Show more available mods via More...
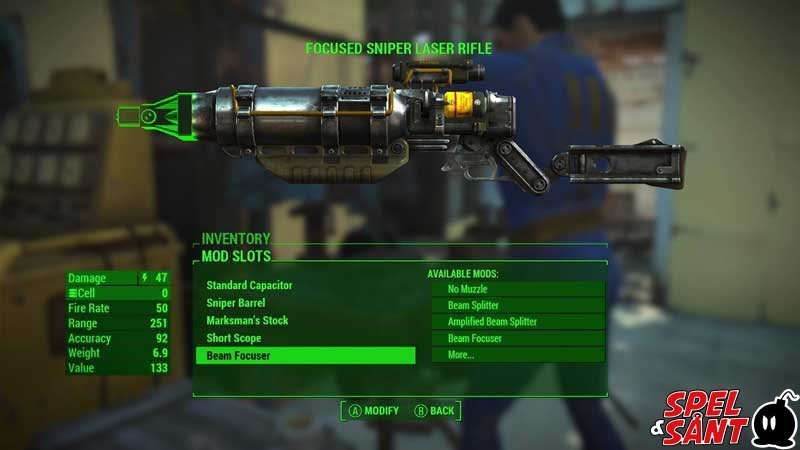This screenshot has height=450, width=800. tap(518, 355)
